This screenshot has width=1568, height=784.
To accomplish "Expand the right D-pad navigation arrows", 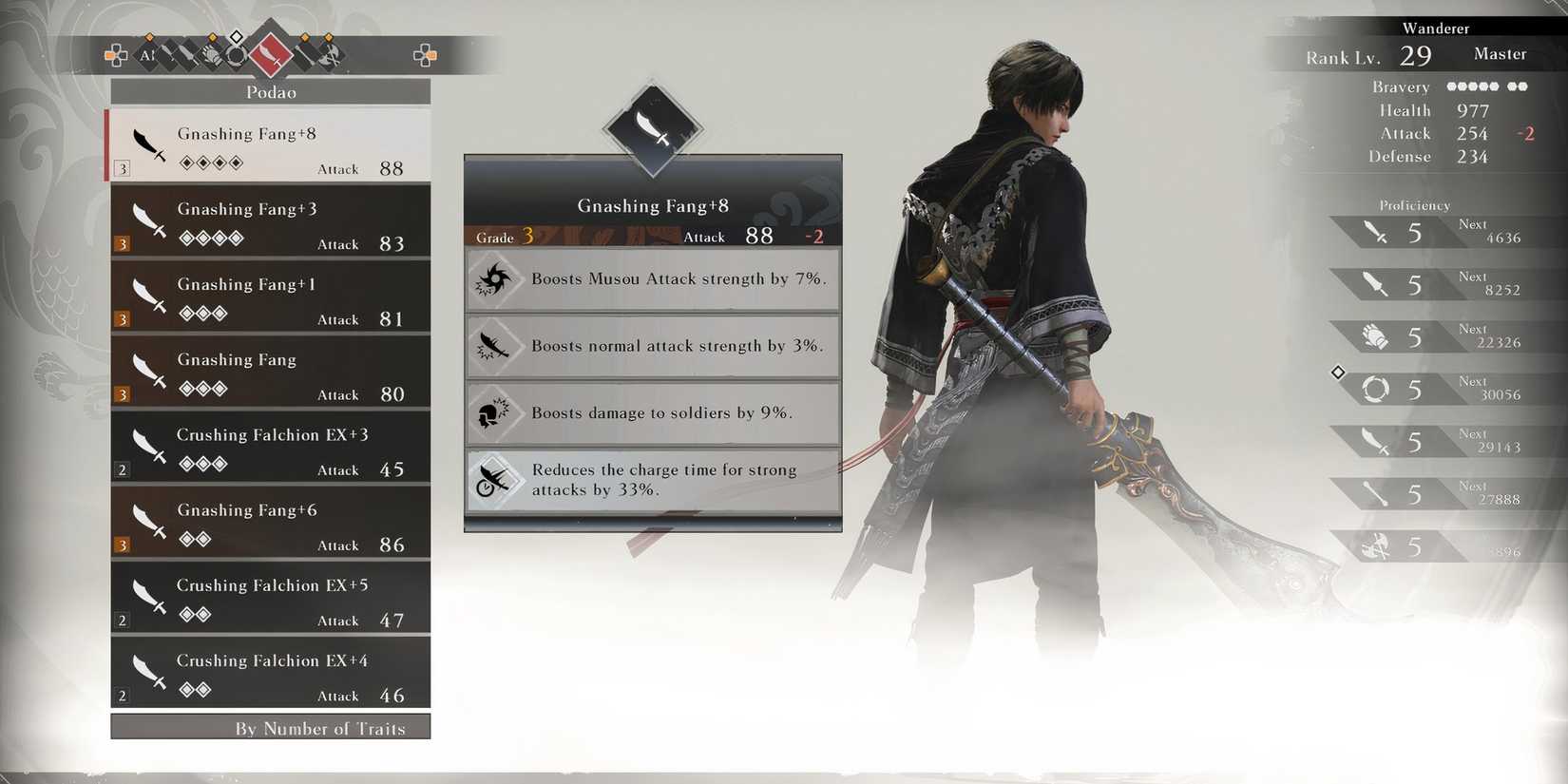I will coord(425,55).
